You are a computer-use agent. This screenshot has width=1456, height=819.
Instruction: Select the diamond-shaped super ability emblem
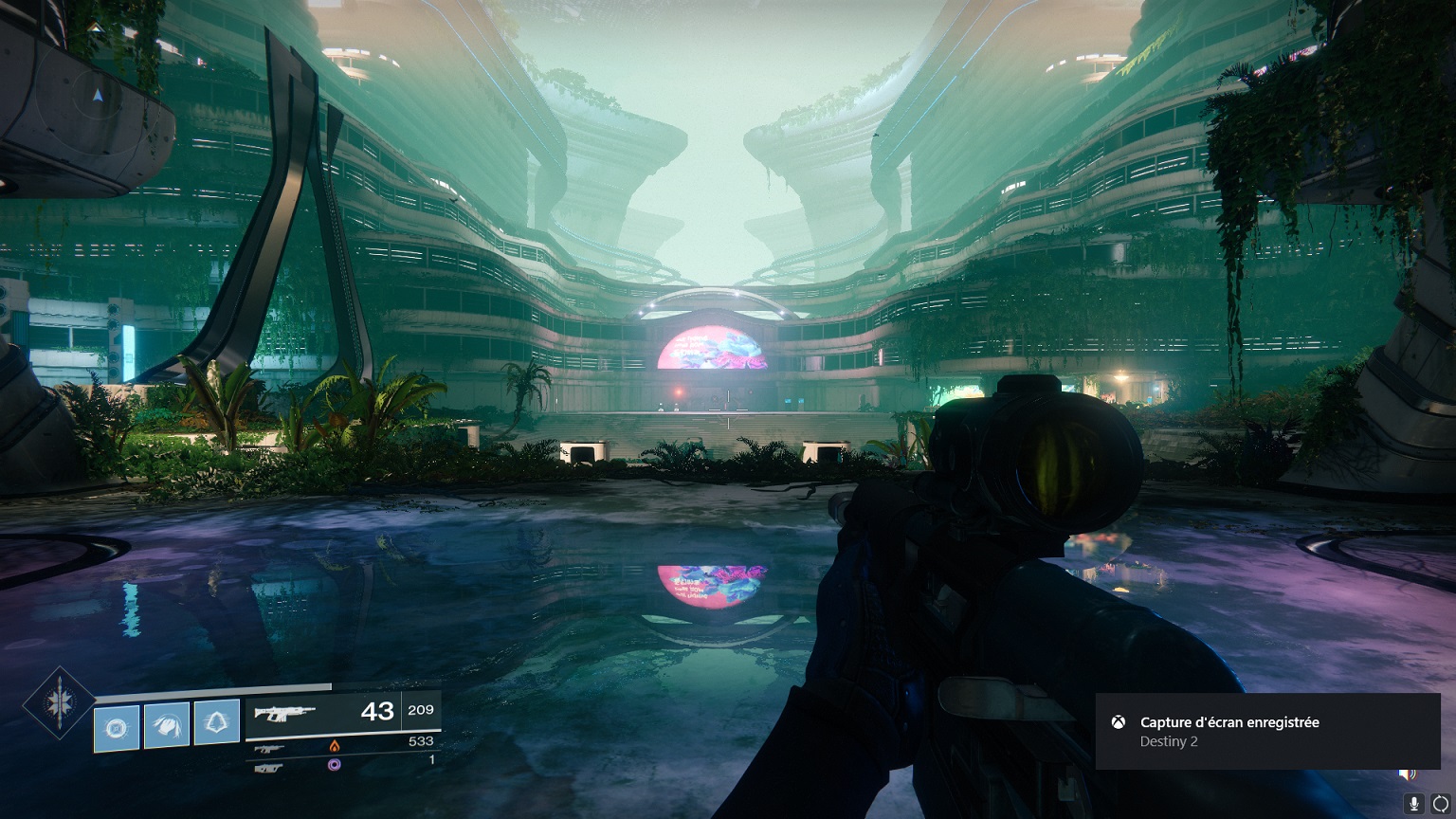[x=59, y=703]
